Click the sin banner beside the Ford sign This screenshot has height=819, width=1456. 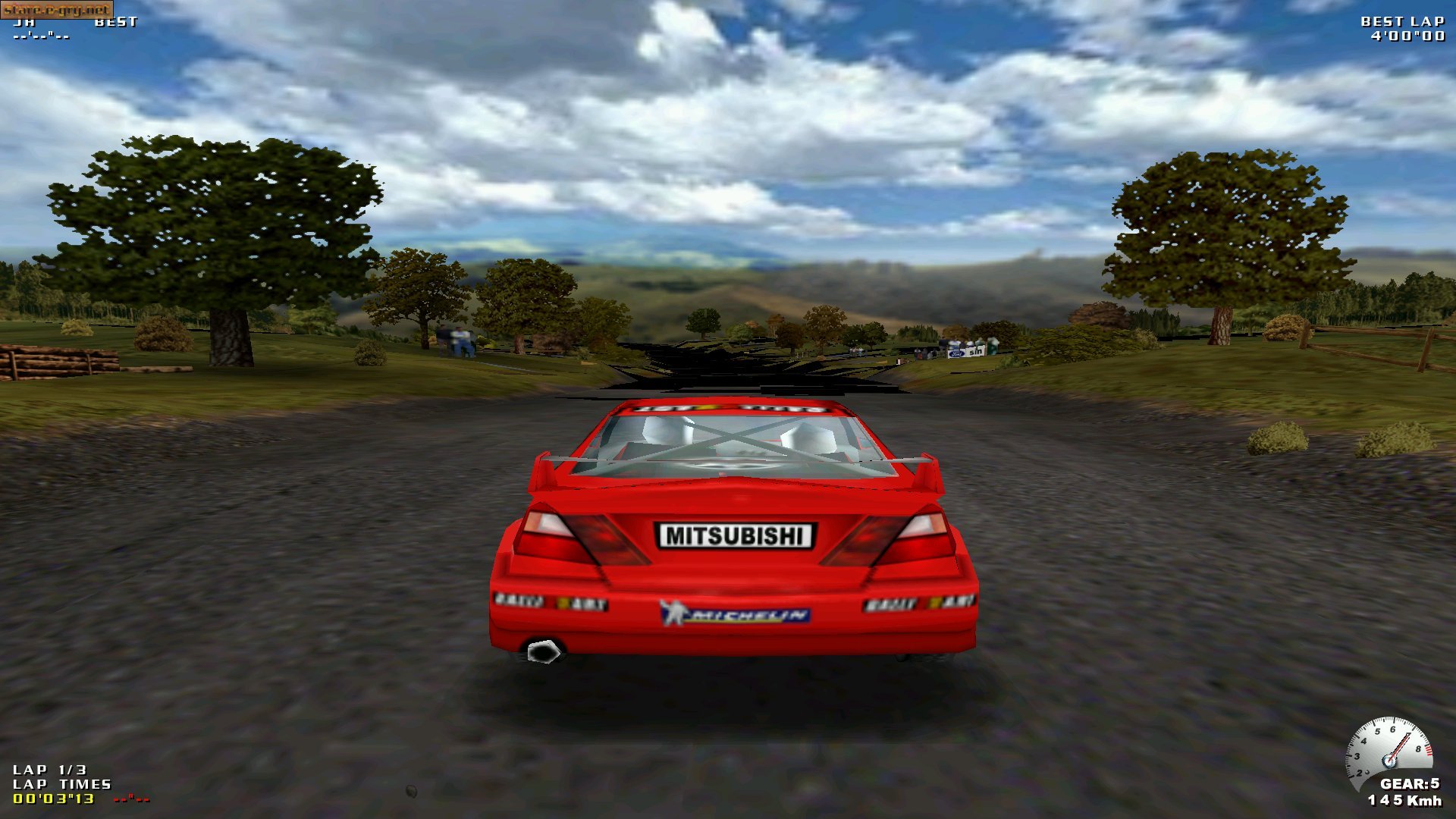click(x=976, y=352)
